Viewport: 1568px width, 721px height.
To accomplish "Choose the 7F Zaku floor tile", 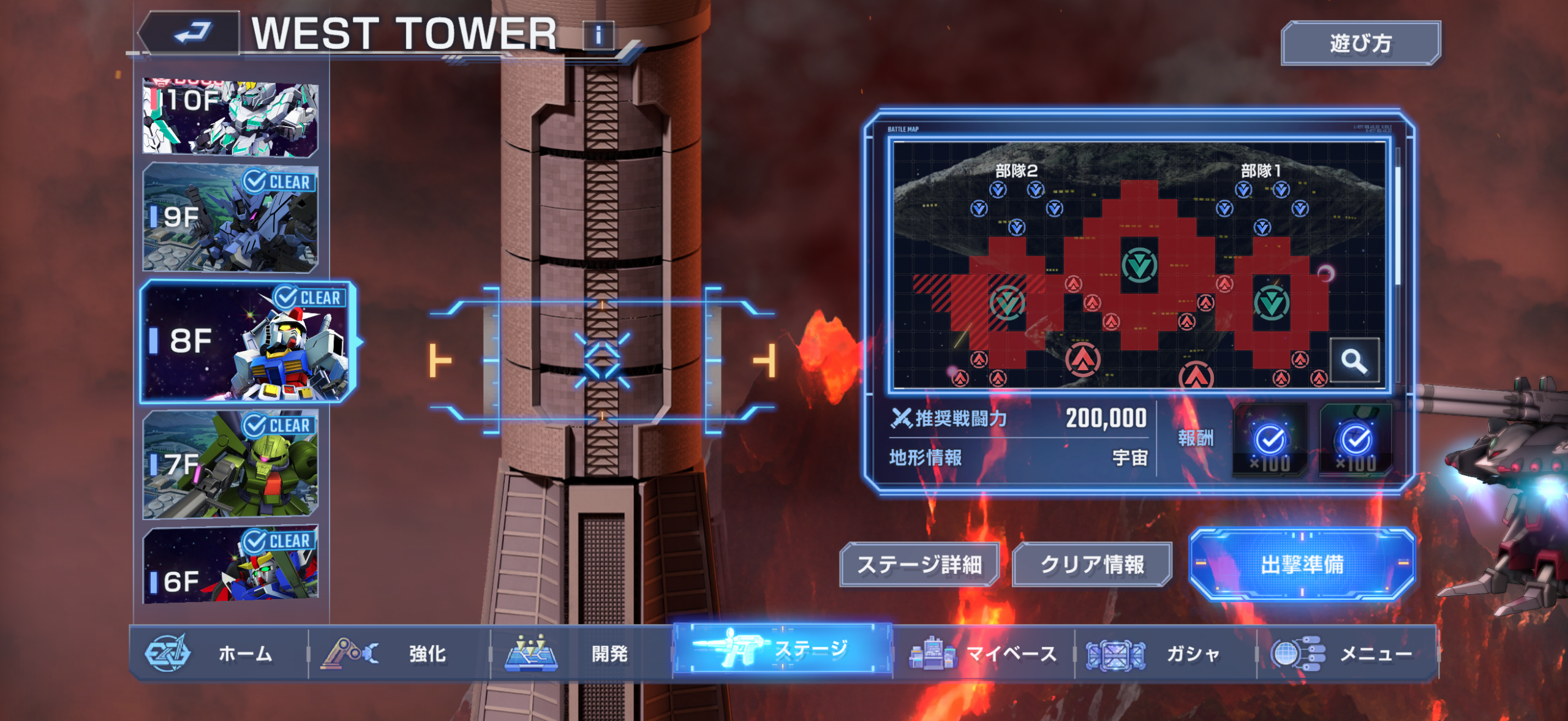I will click(x=230, y=464).
